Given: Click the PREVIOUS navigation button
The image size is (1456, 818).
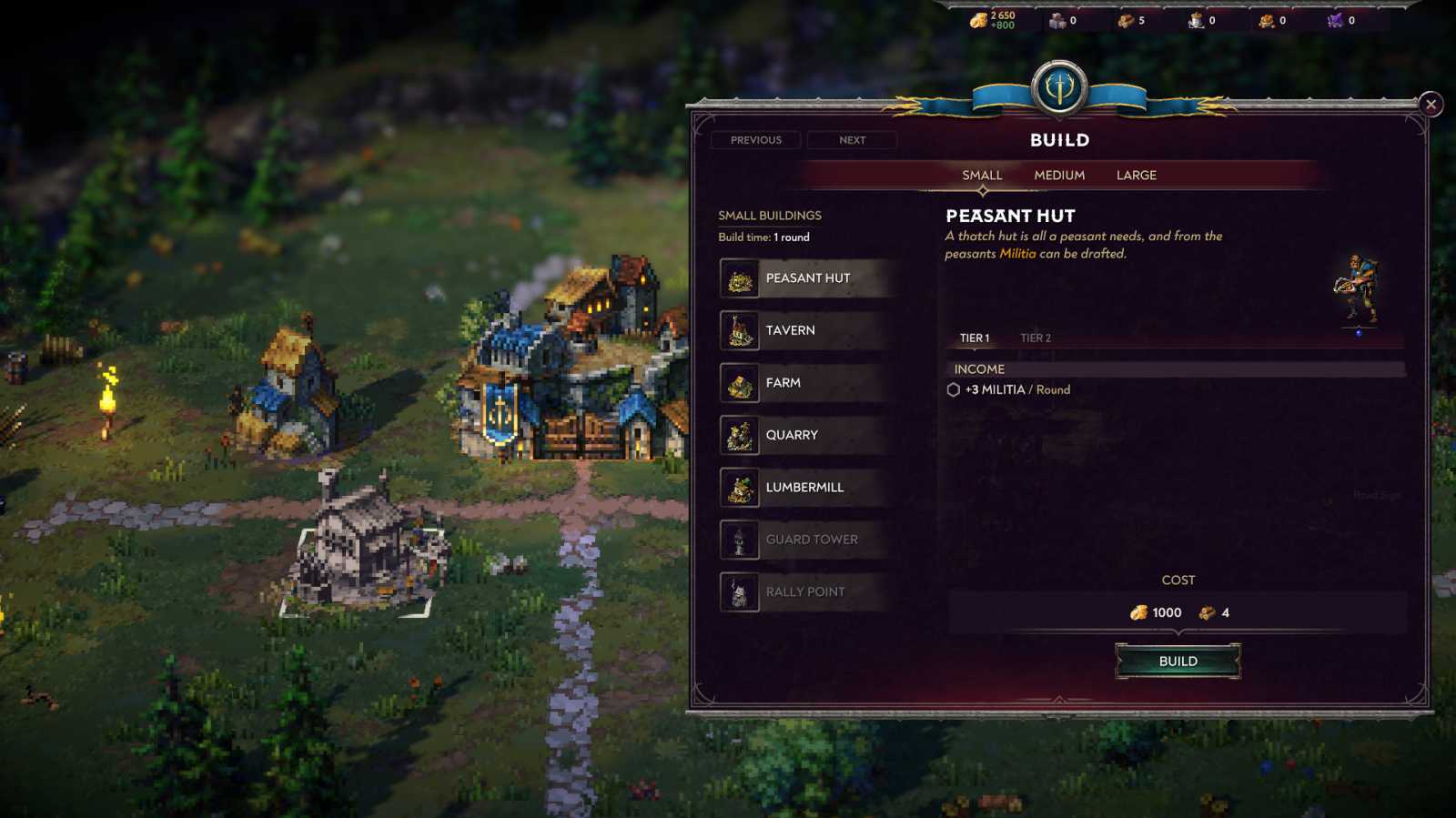Looking at the screenshot, I should point(755,139).
